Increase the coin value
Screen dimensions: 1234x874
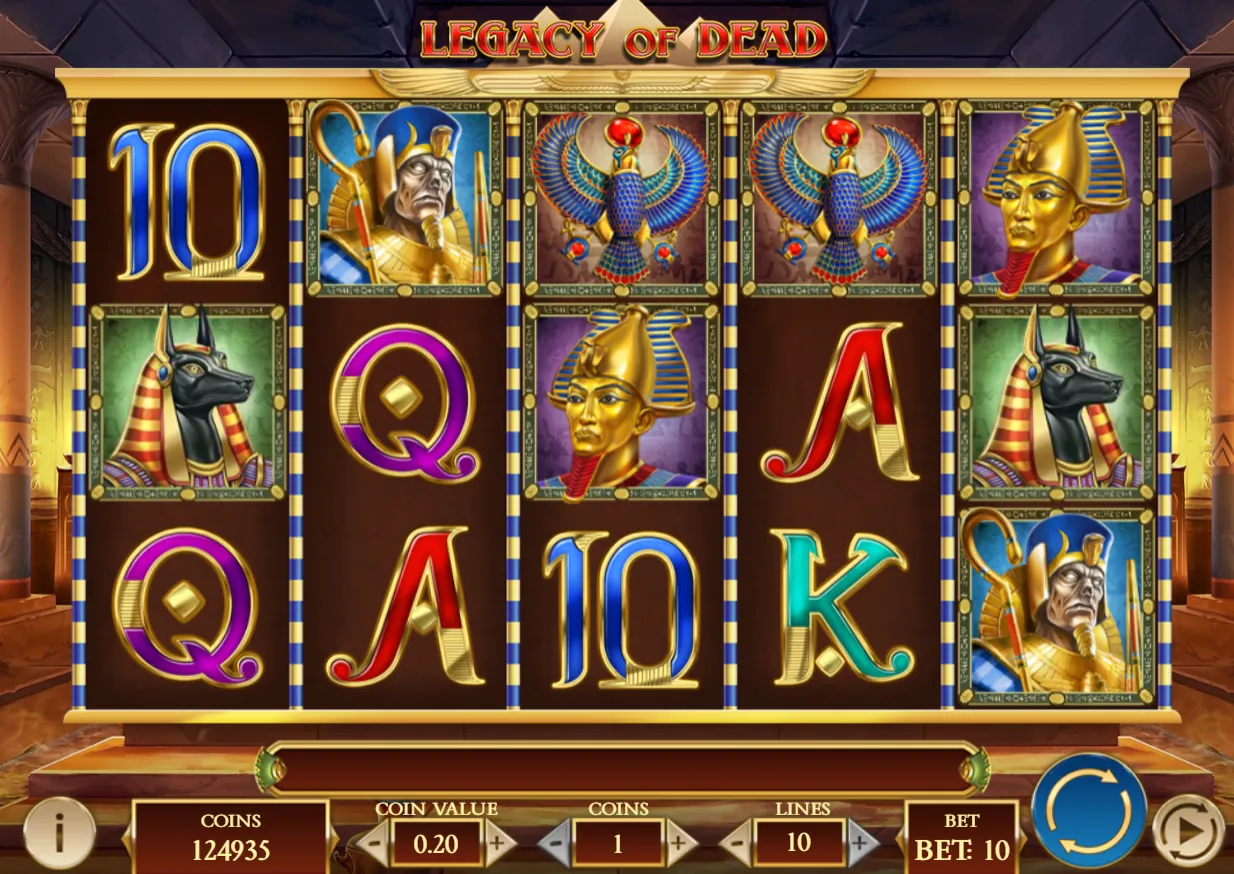pos(497,844)
